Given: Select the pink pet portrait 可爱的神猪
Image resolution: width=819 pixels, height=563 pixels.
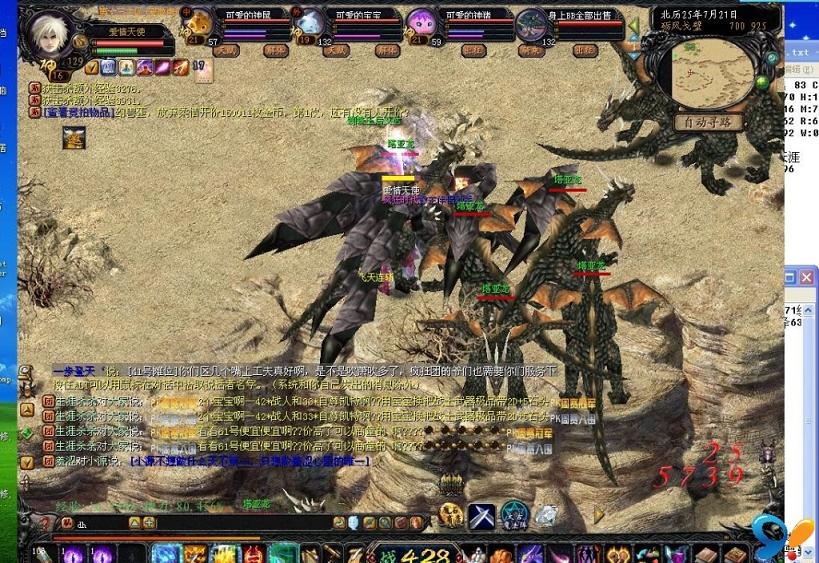Looking at the screenshot, I should (422, 22).
